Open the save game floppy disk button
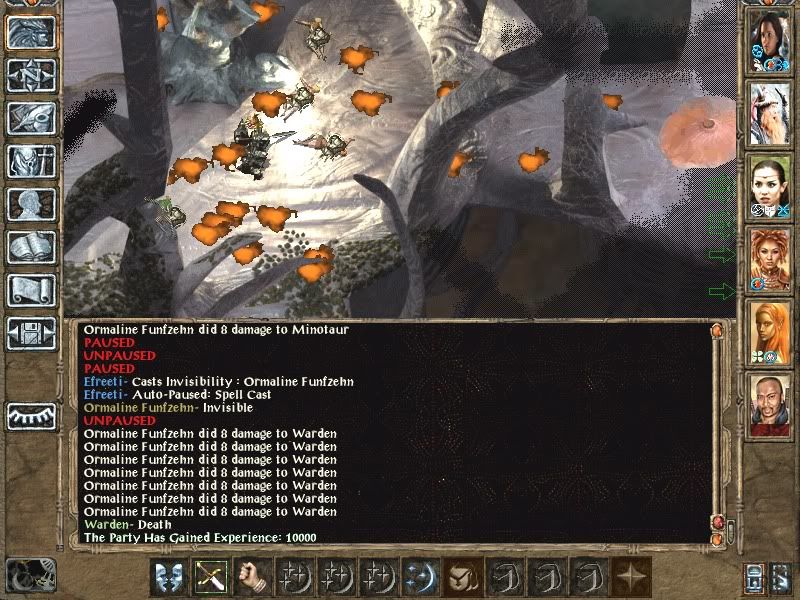 pos(31,333)
